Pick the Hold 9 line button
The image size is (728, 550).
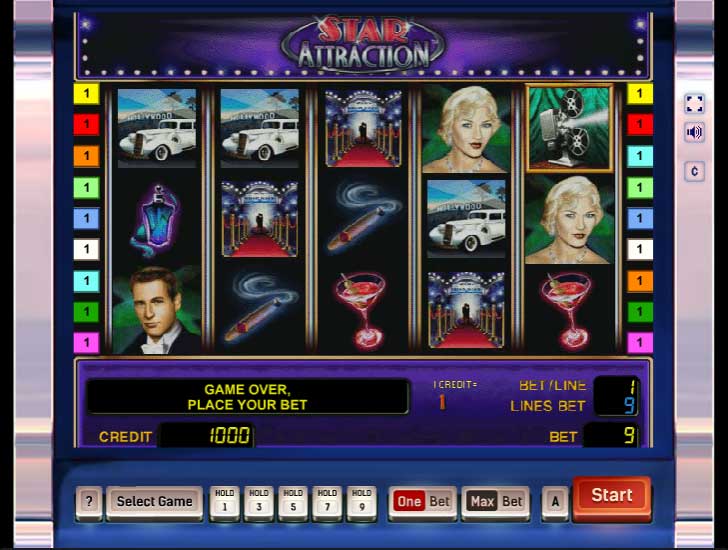[x=361, y=502]
